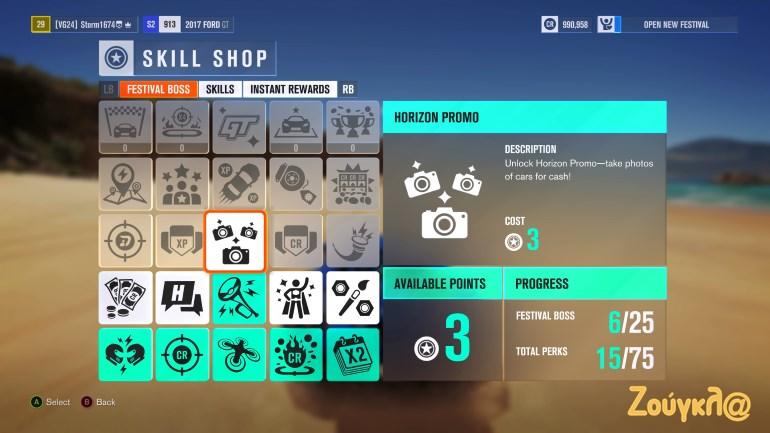The image size is (770, 433).
Task: Select the nut and paintbrush perk
Action: tap(353, 297)
